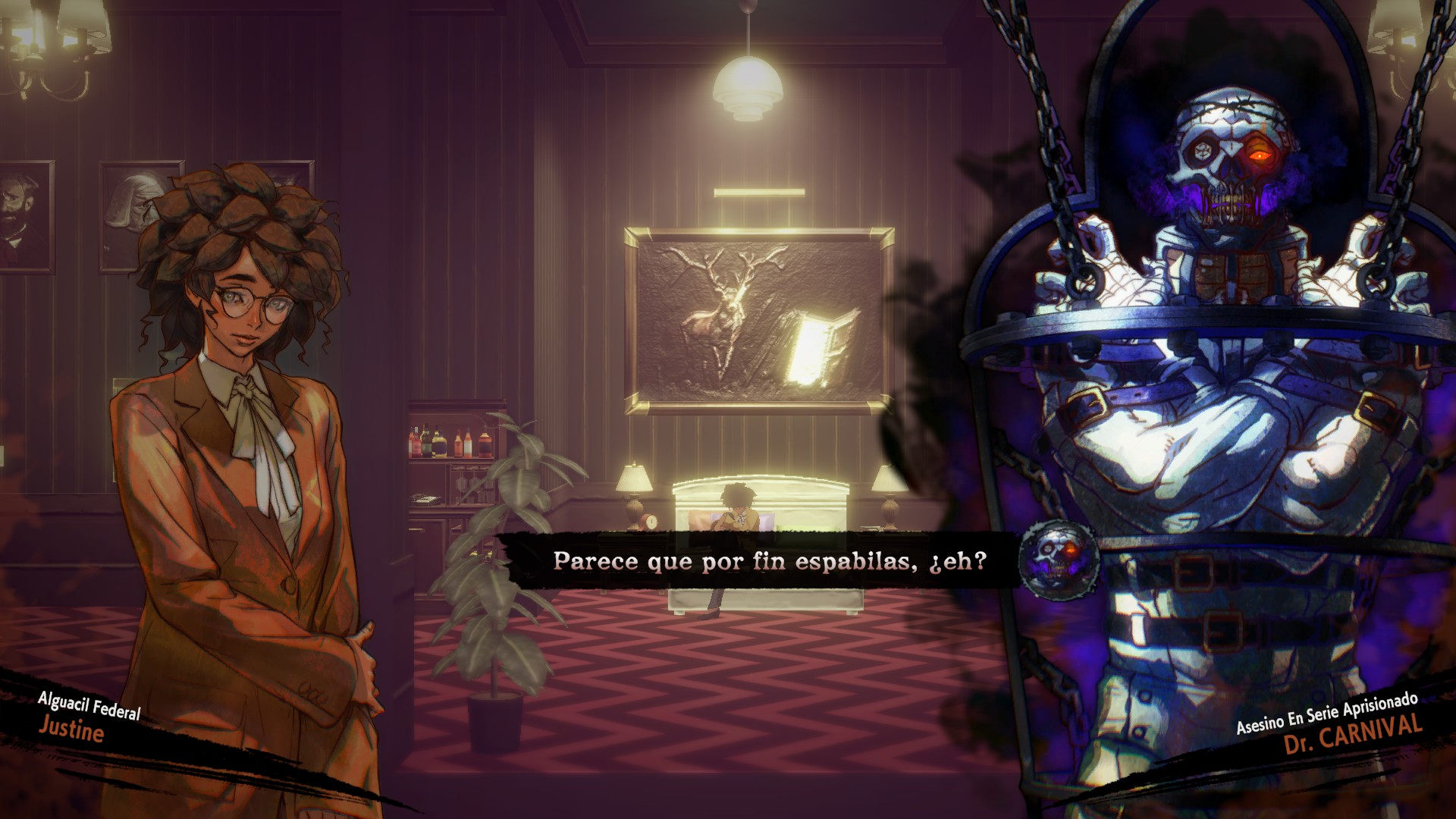The image size is (1456, 819).
Task: Advance the Dr. Carnival dialogue line
Action: [x=769, y=561]
